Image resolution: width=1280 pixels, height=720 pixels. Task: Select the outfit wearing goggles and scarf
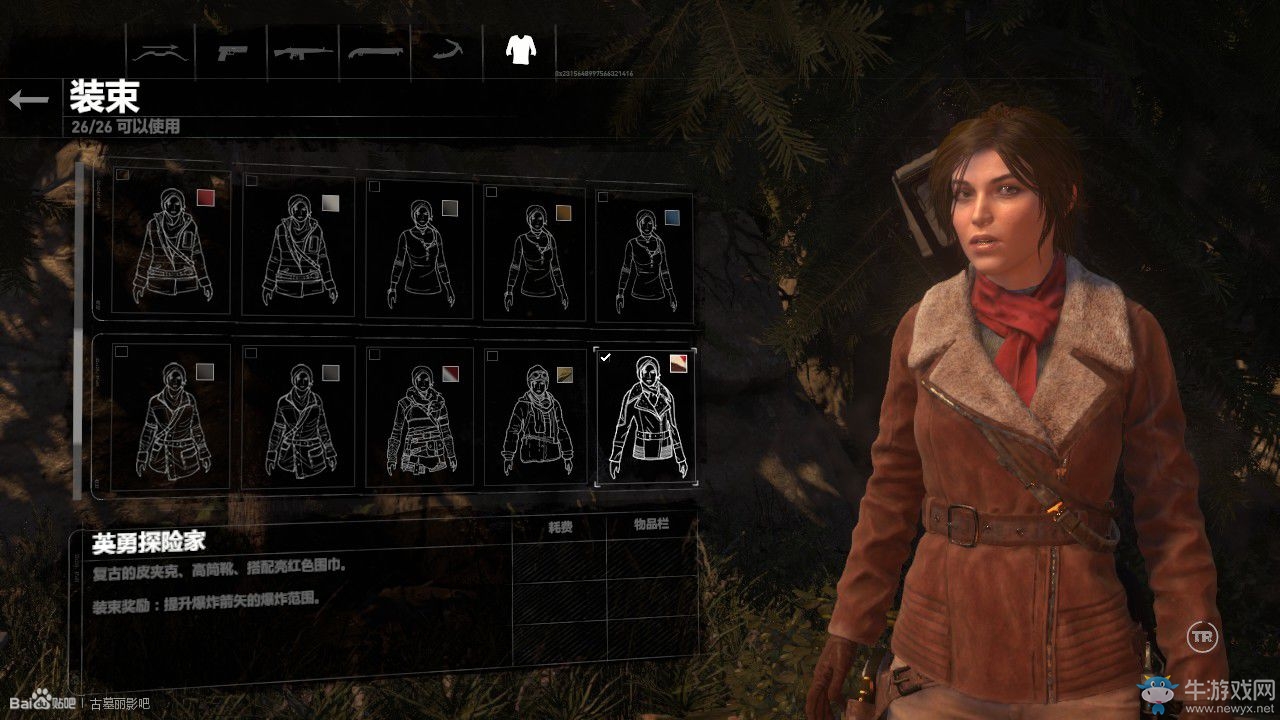(535, 414)
